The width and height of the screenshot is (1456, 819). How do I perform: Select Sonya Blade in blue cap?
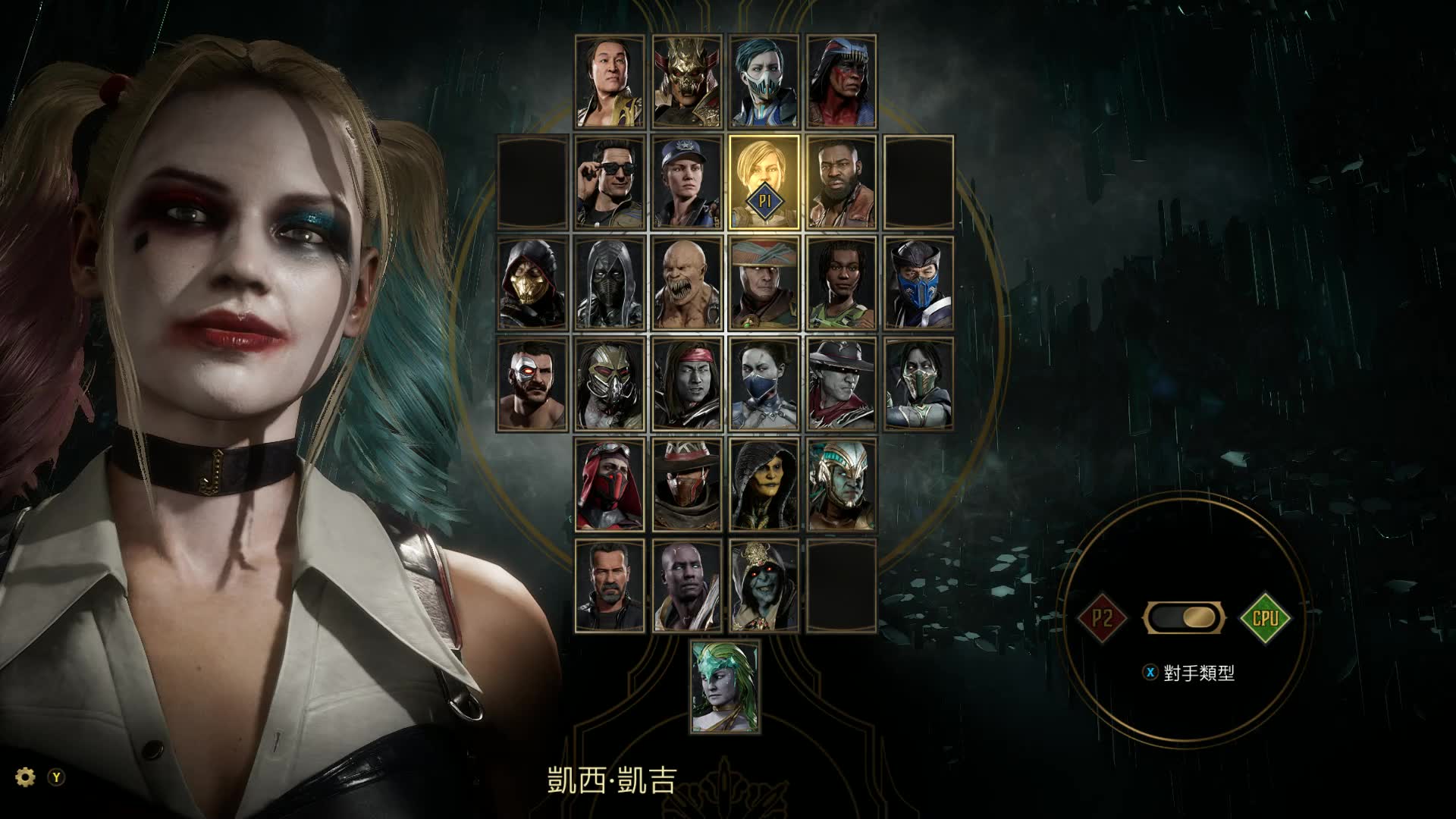(688, 183)
